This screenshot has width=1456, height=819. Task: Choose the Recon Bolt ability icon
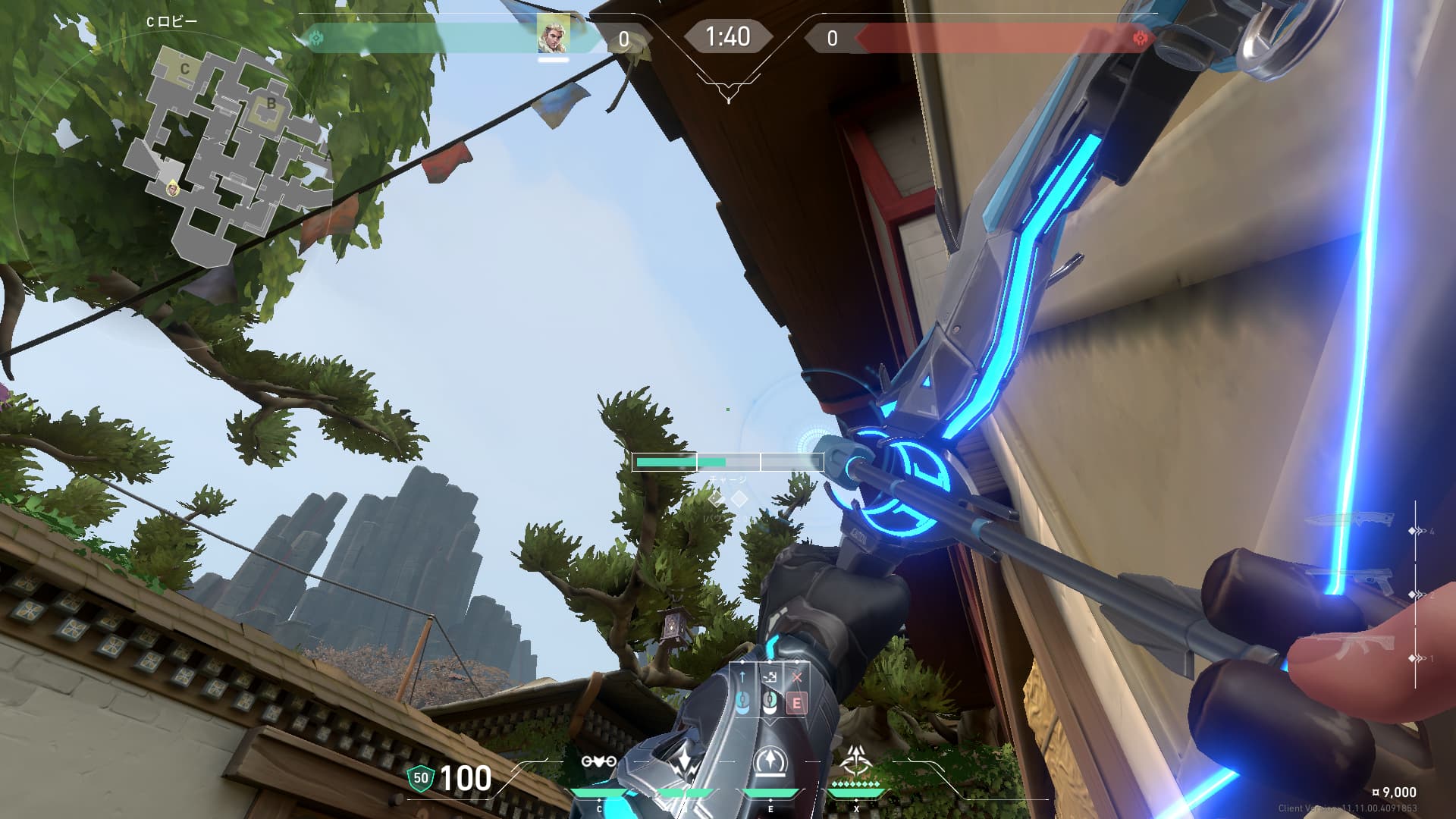(x=770, y=761)
